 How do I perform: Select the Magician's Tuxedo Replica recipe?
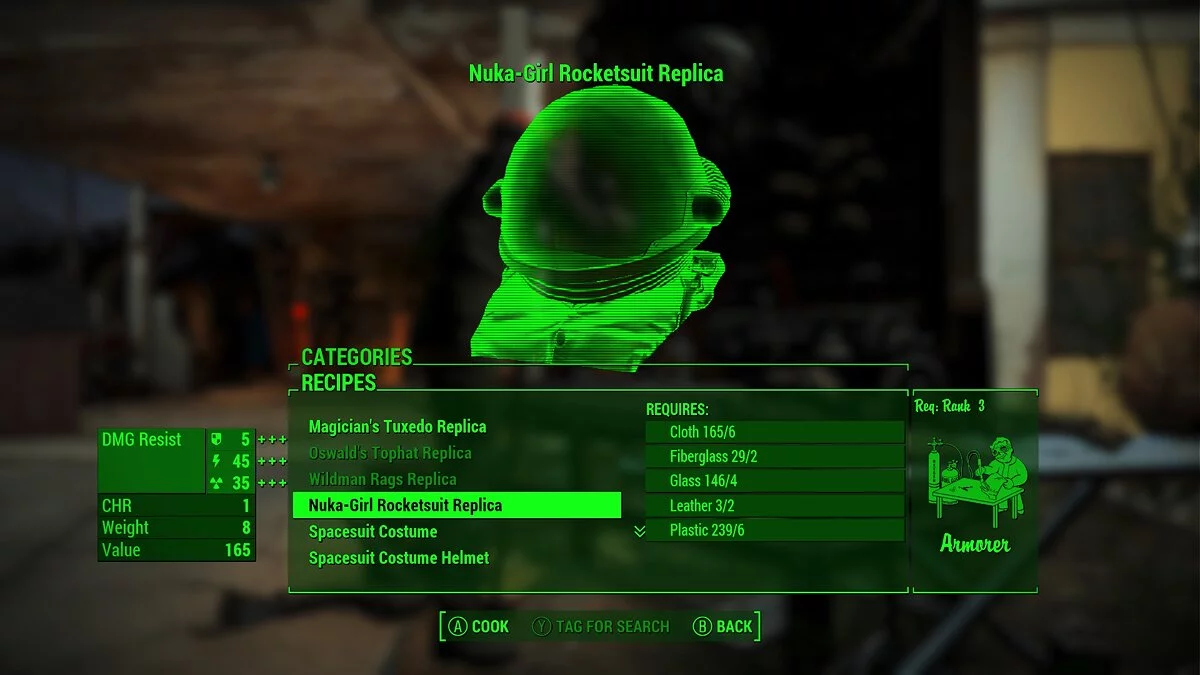(x=397, y=427)
